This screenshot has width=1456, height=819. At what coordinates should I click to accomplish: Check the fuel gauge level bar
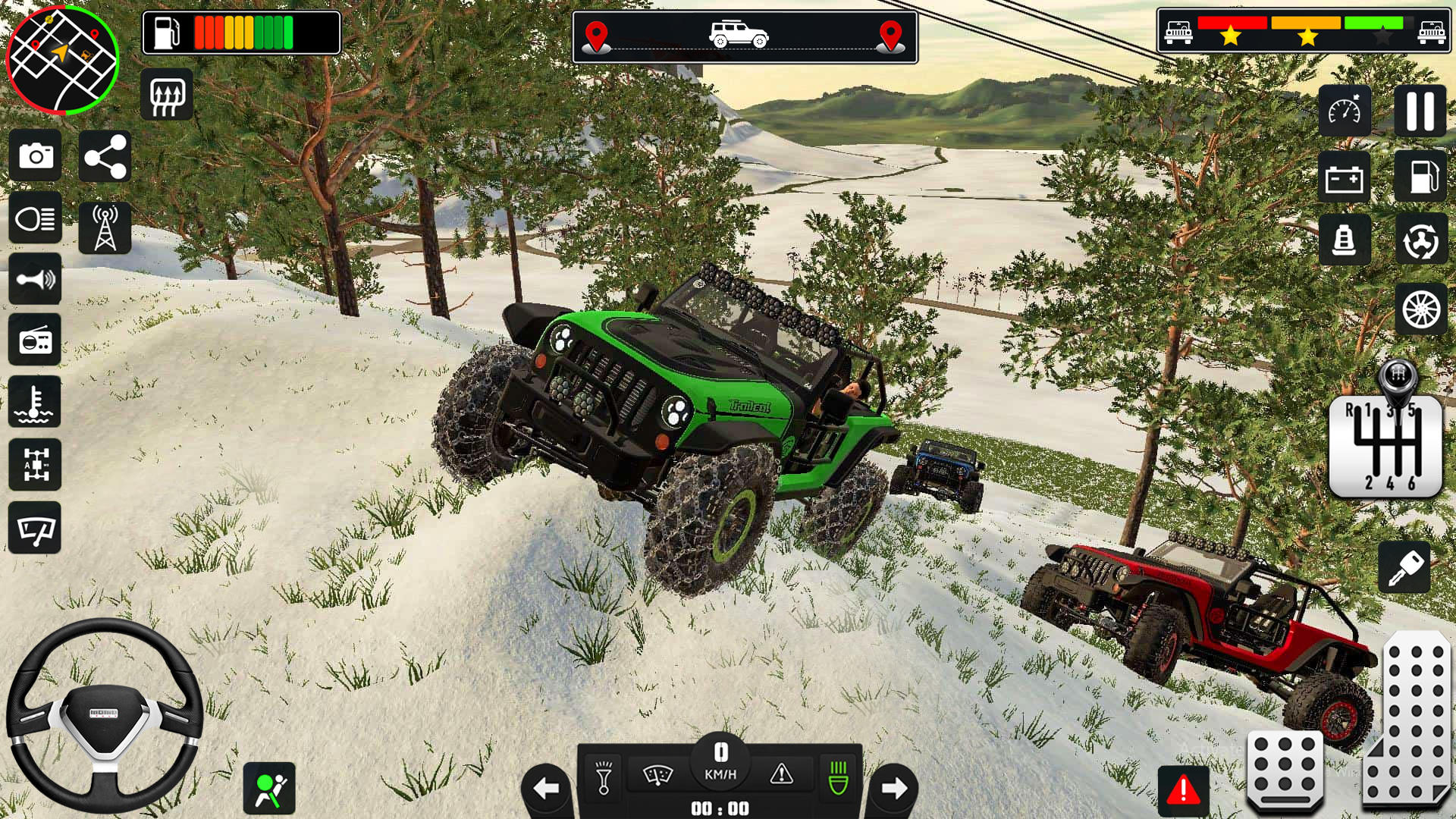click(x=243, y=31)
